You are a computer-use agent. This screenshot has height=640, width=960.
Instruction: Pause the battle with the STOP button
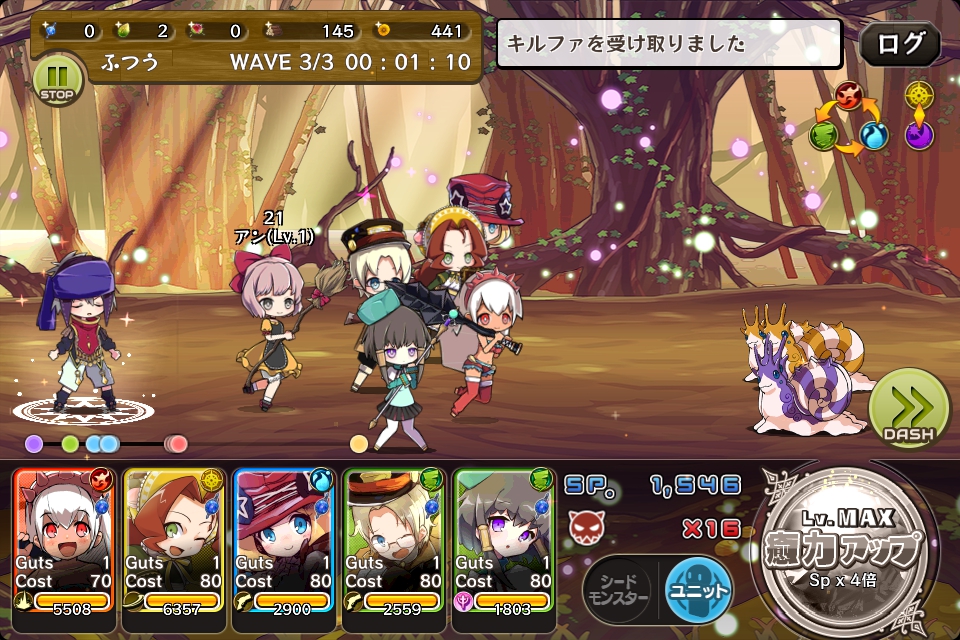(x=58, y=79)
